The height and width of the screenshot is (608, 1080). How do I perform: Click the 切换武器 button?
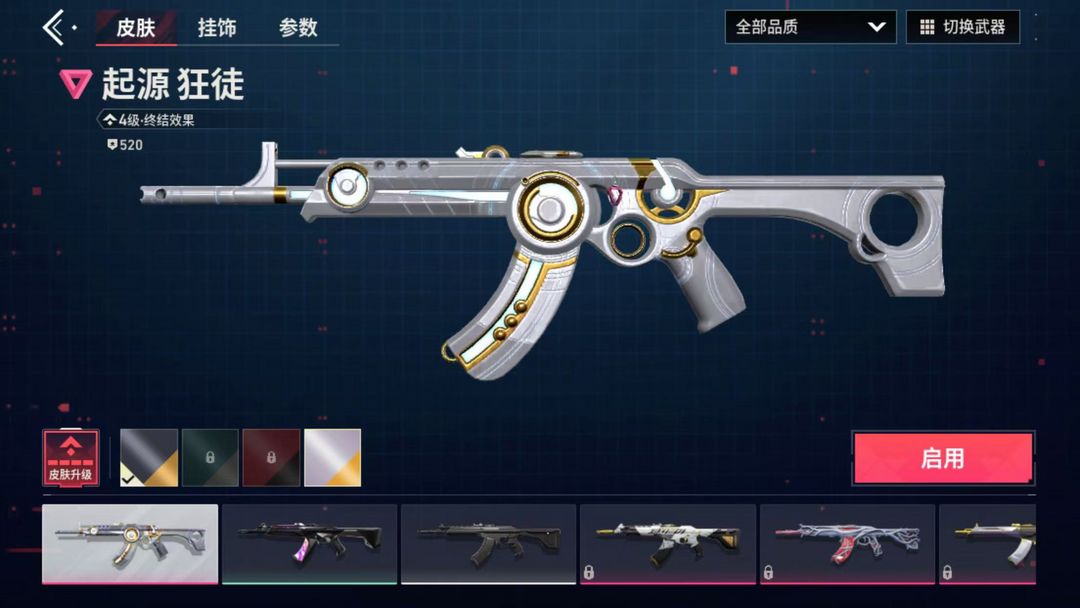coord(963,27)
